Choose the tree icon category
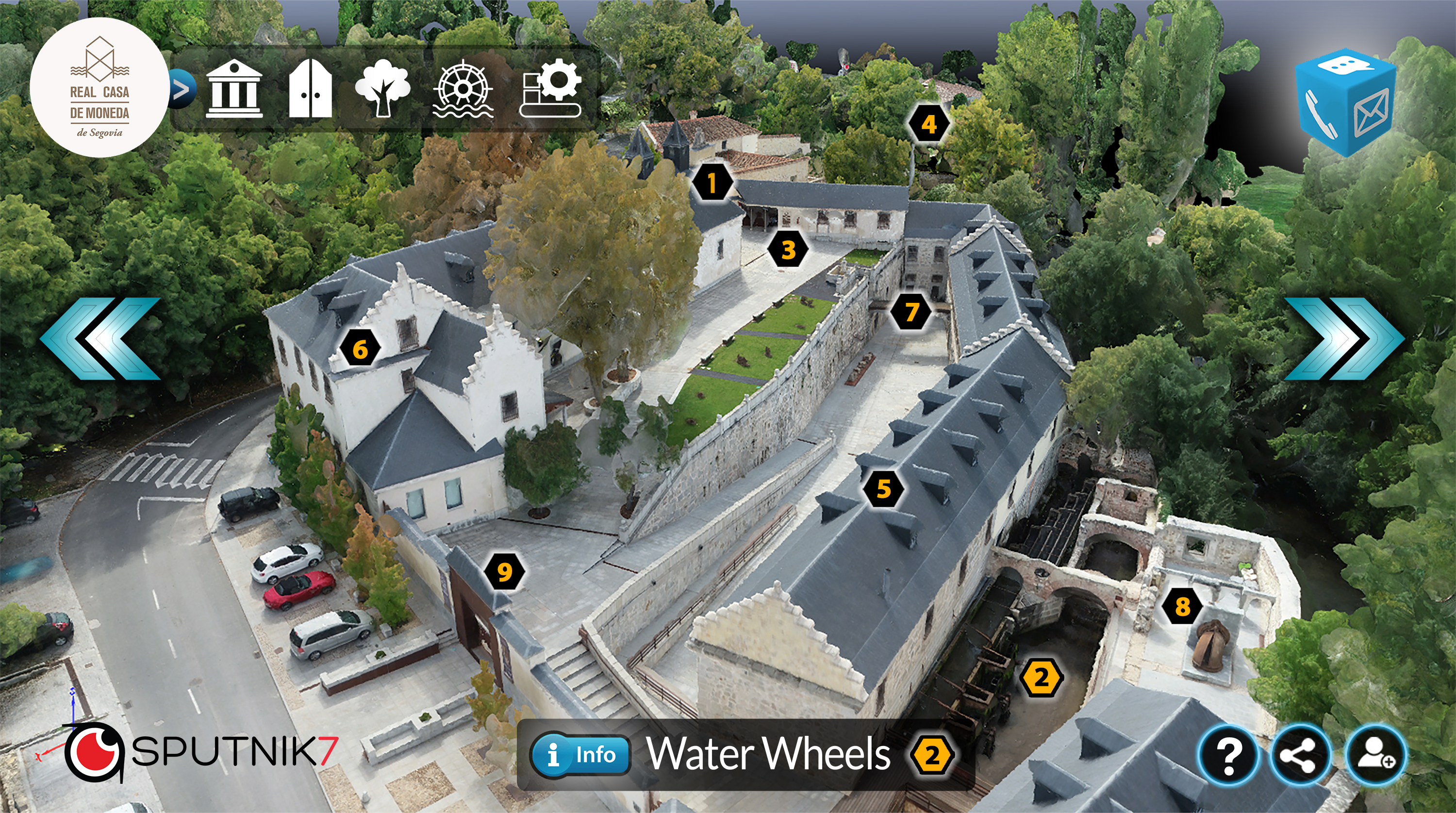Viewport: 1456px width, 813px height. point(382,89)
